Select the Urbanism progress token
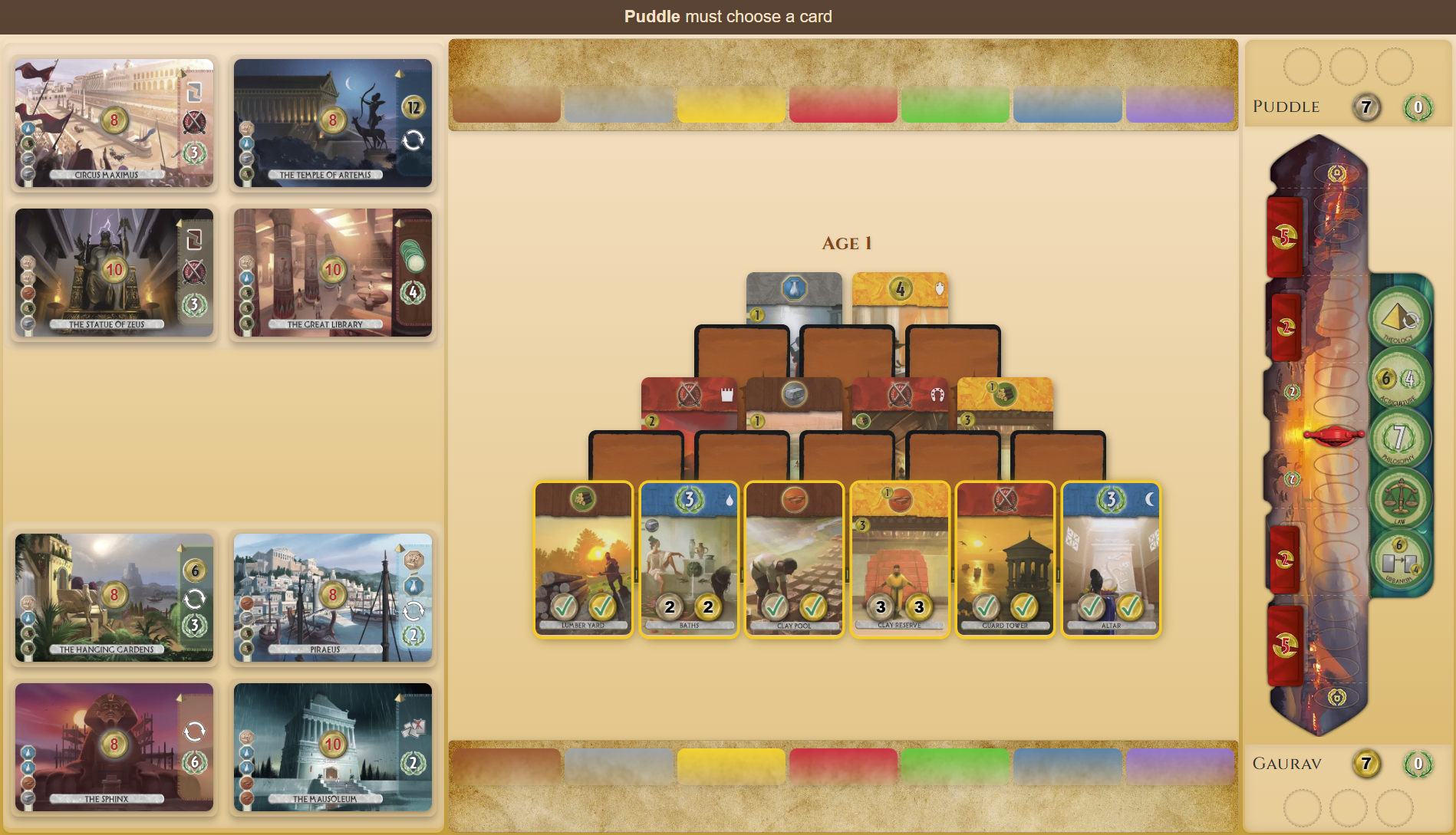1456x835 pixels. (x=1400, y=558)
